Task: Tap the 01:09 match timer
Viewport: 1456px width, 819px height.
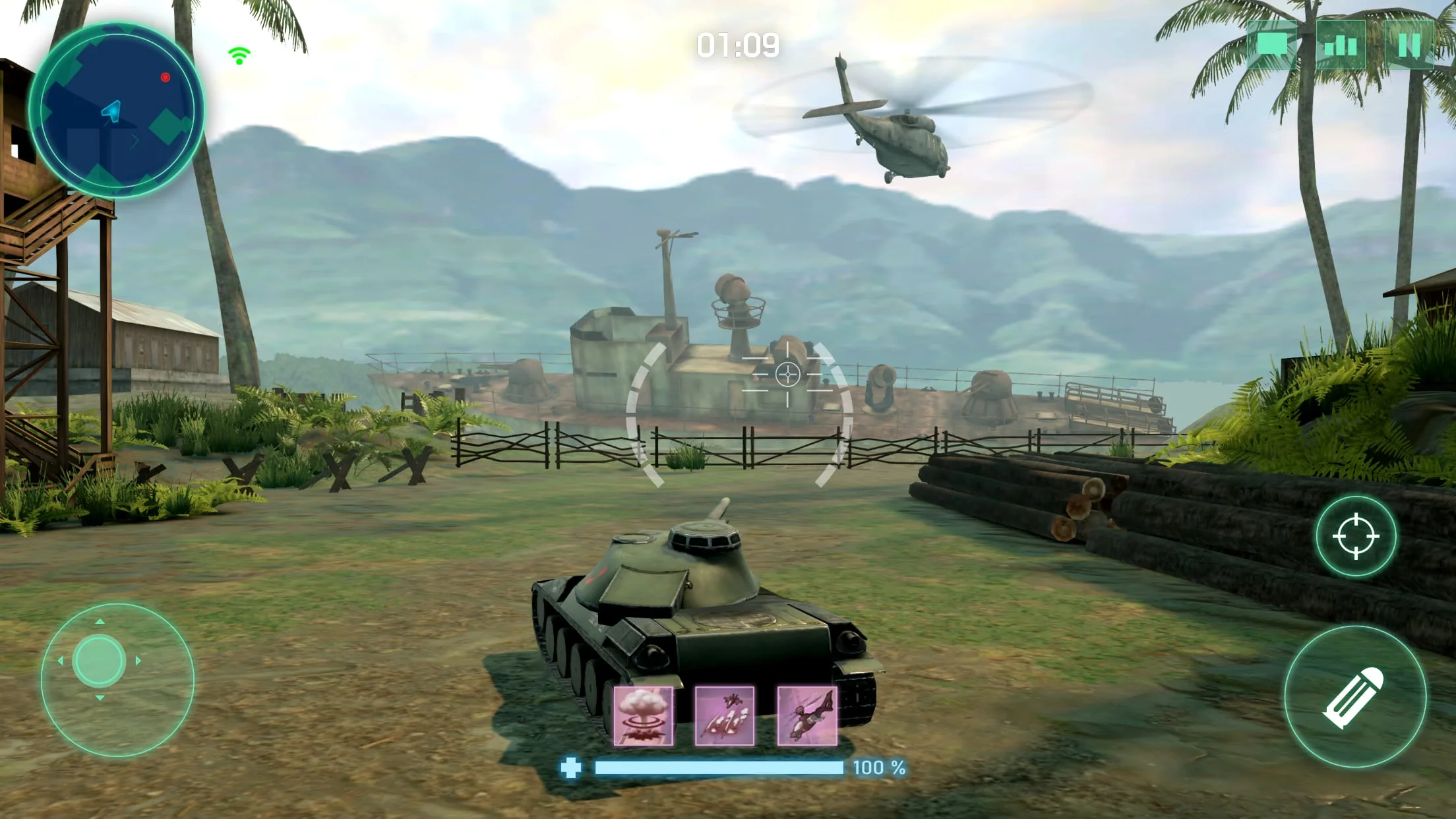Action: 739,44
